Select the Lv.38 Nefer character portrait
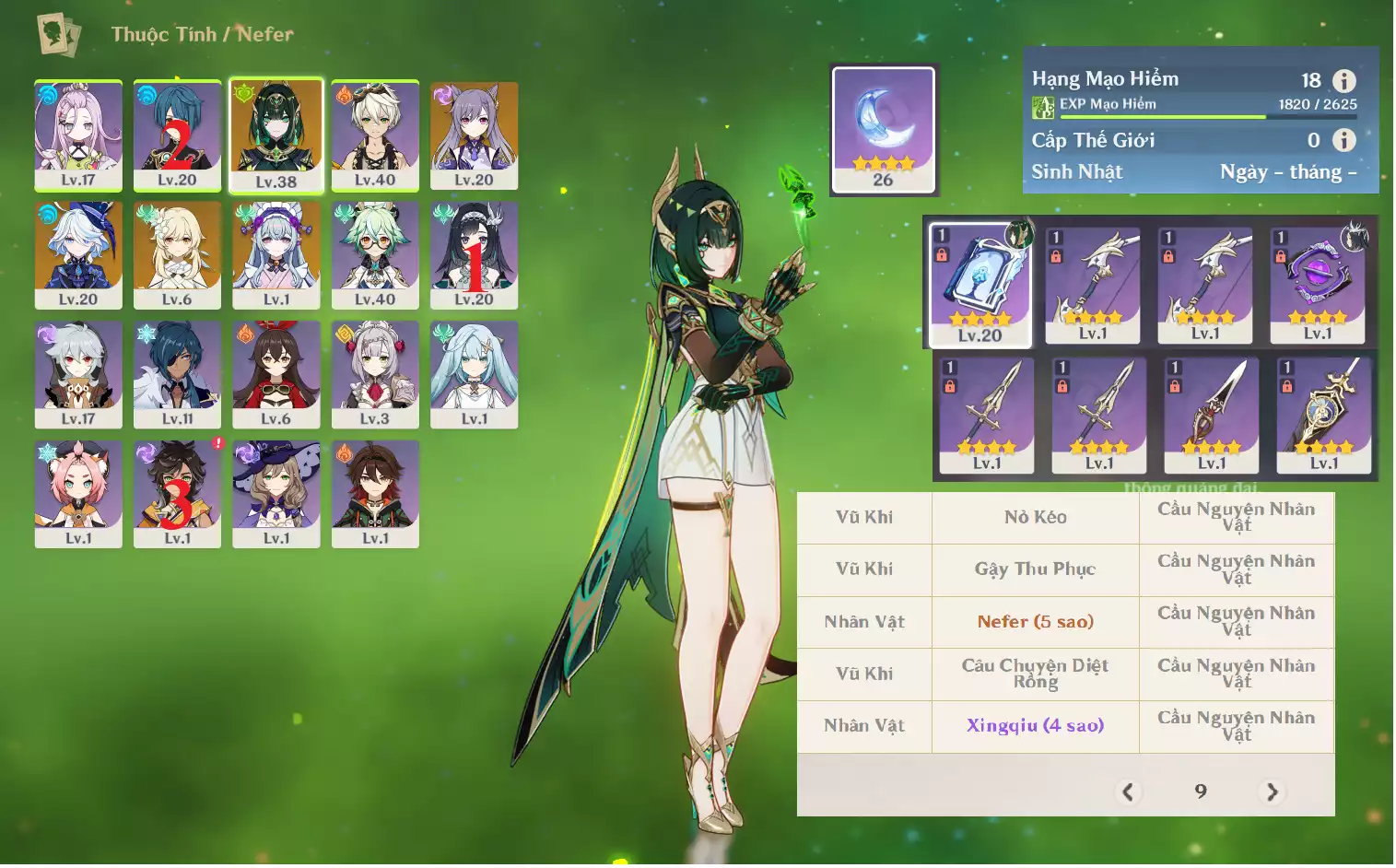The height and width of the screenshot is (868, 1396). [276, 135]
